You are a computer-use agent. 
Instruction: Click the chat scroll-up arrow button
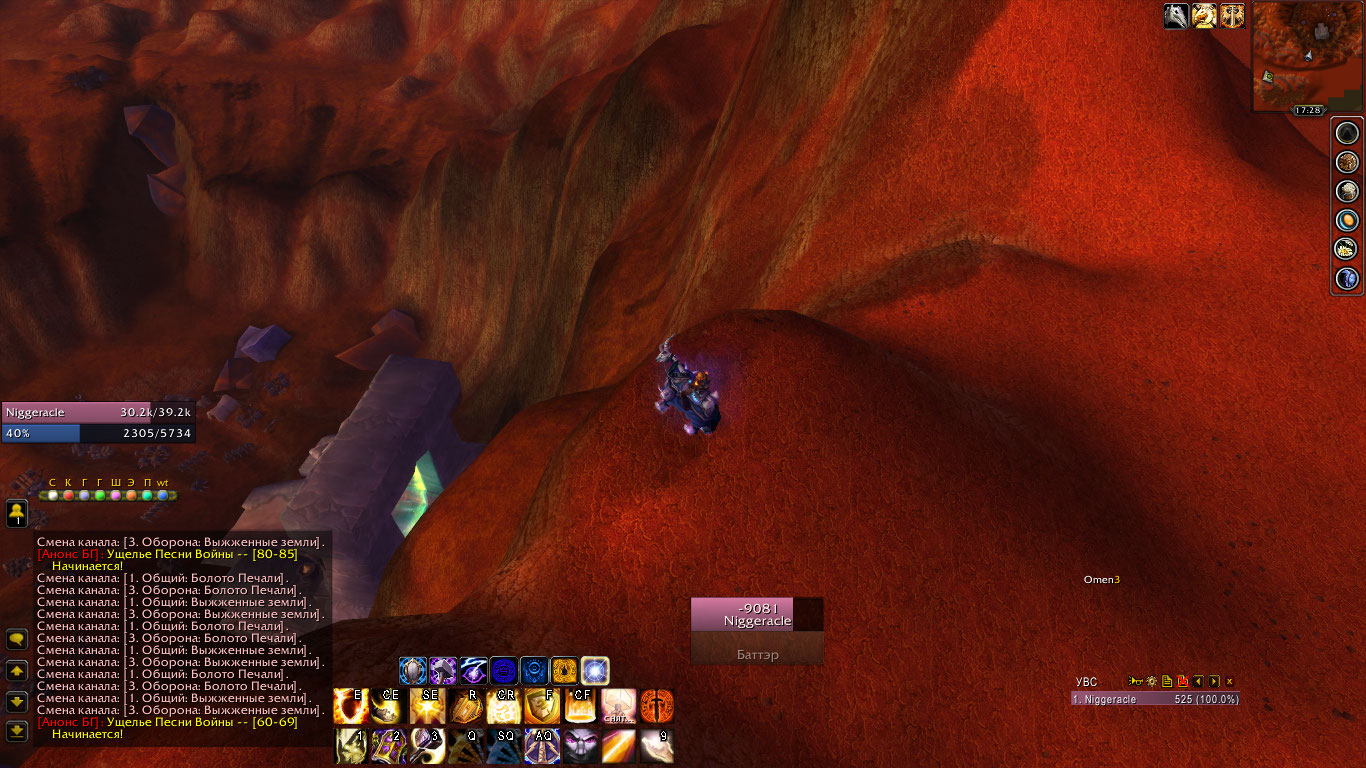(17, 670)
